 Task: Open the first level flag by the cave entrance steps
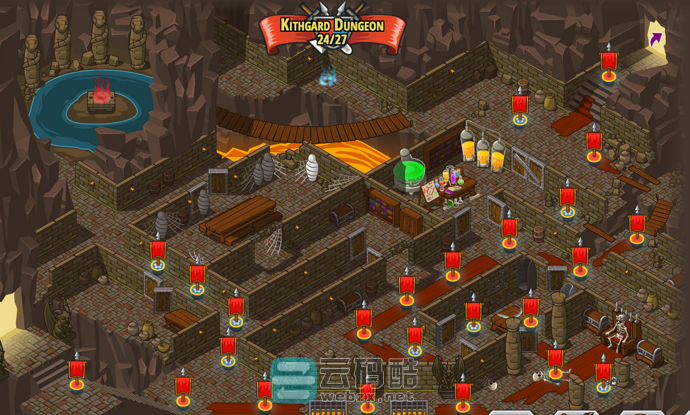point(77,373)
